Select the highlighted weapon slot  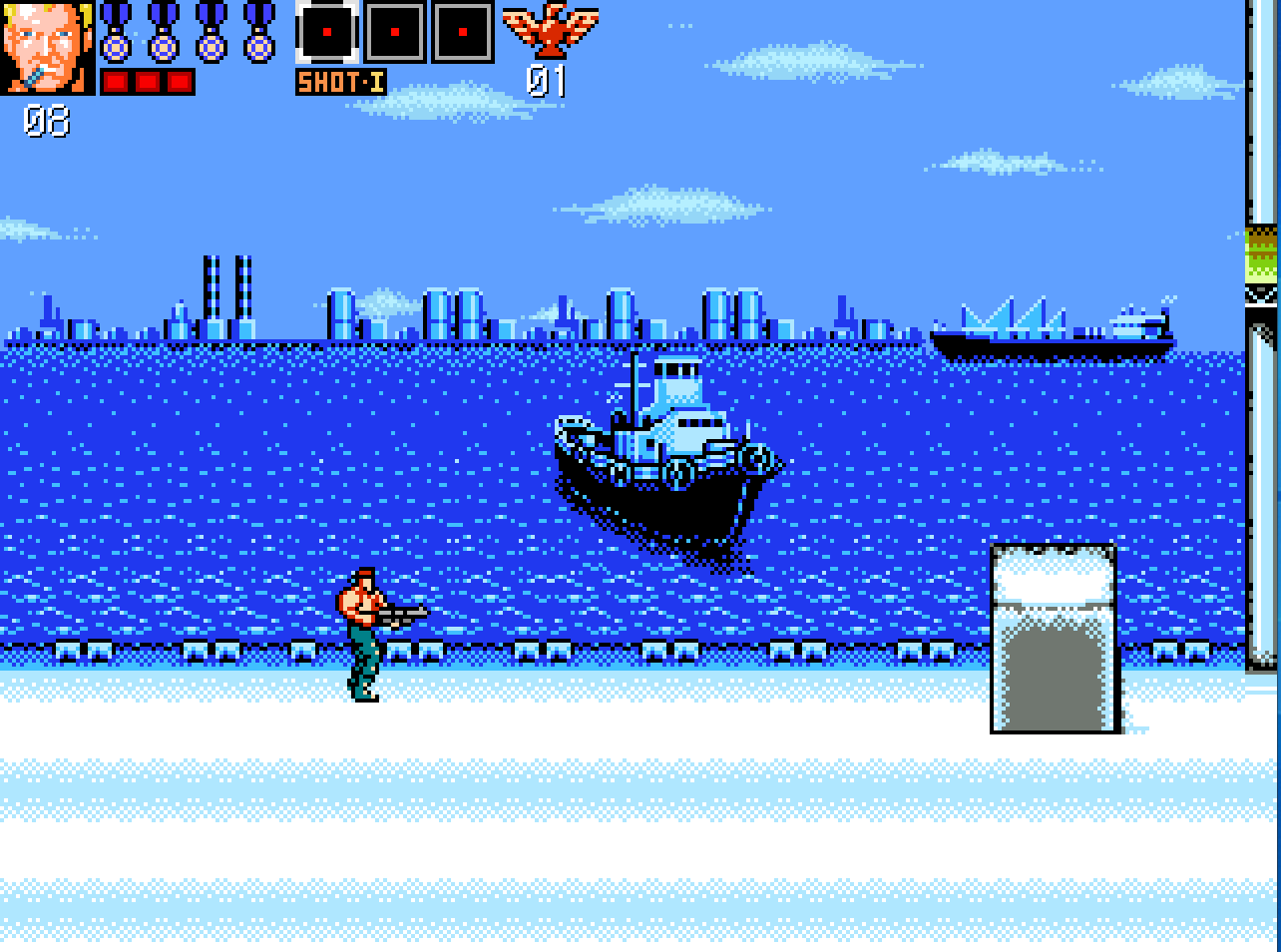tap(327, 33)
